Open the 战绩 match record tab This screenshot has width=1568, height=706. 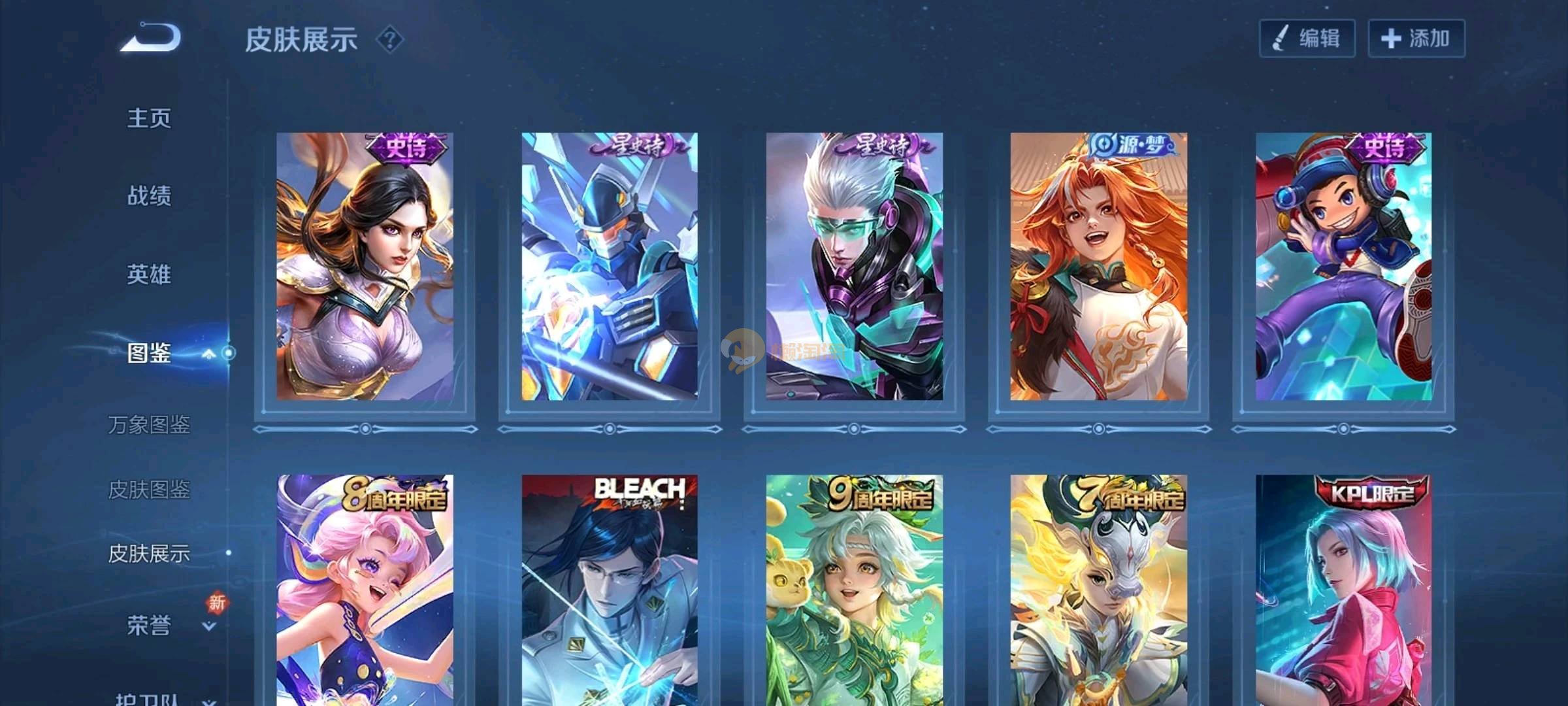click(x=149, y=195)
